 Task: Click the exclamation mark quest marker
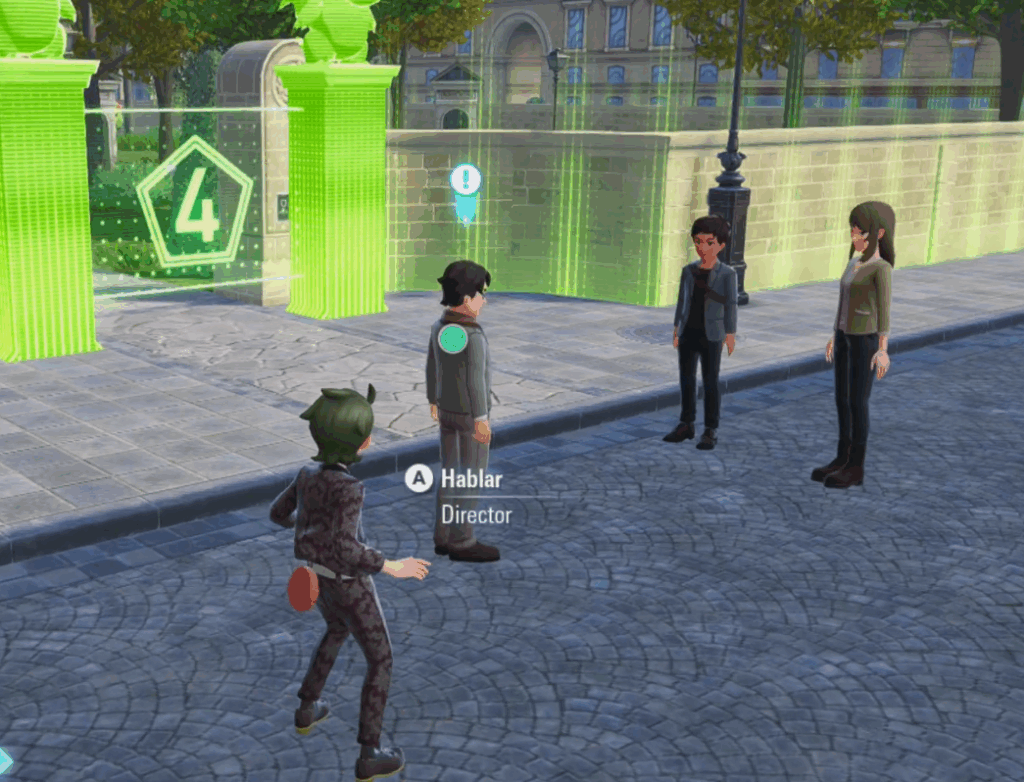point(465,181)
